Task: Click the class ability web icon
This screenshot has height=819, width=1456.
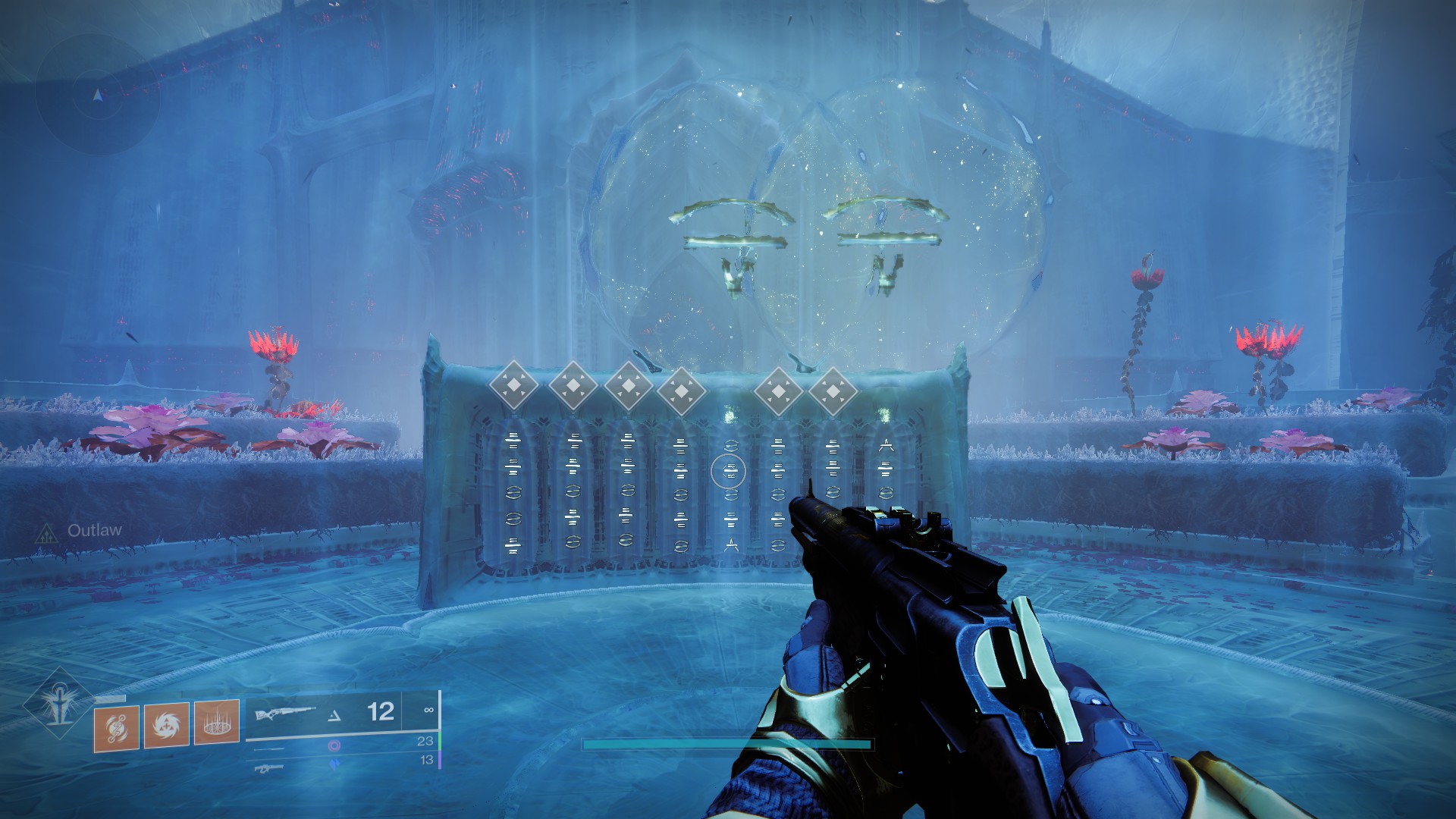Action: [215, 723]
